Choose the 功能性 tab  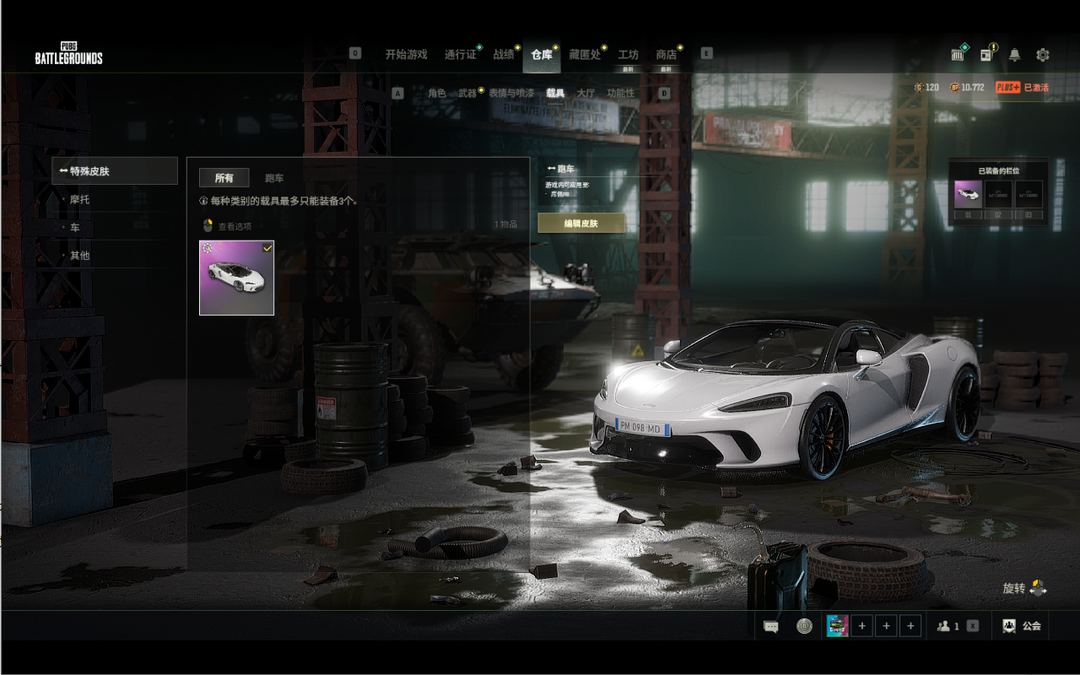coord(620,93)
